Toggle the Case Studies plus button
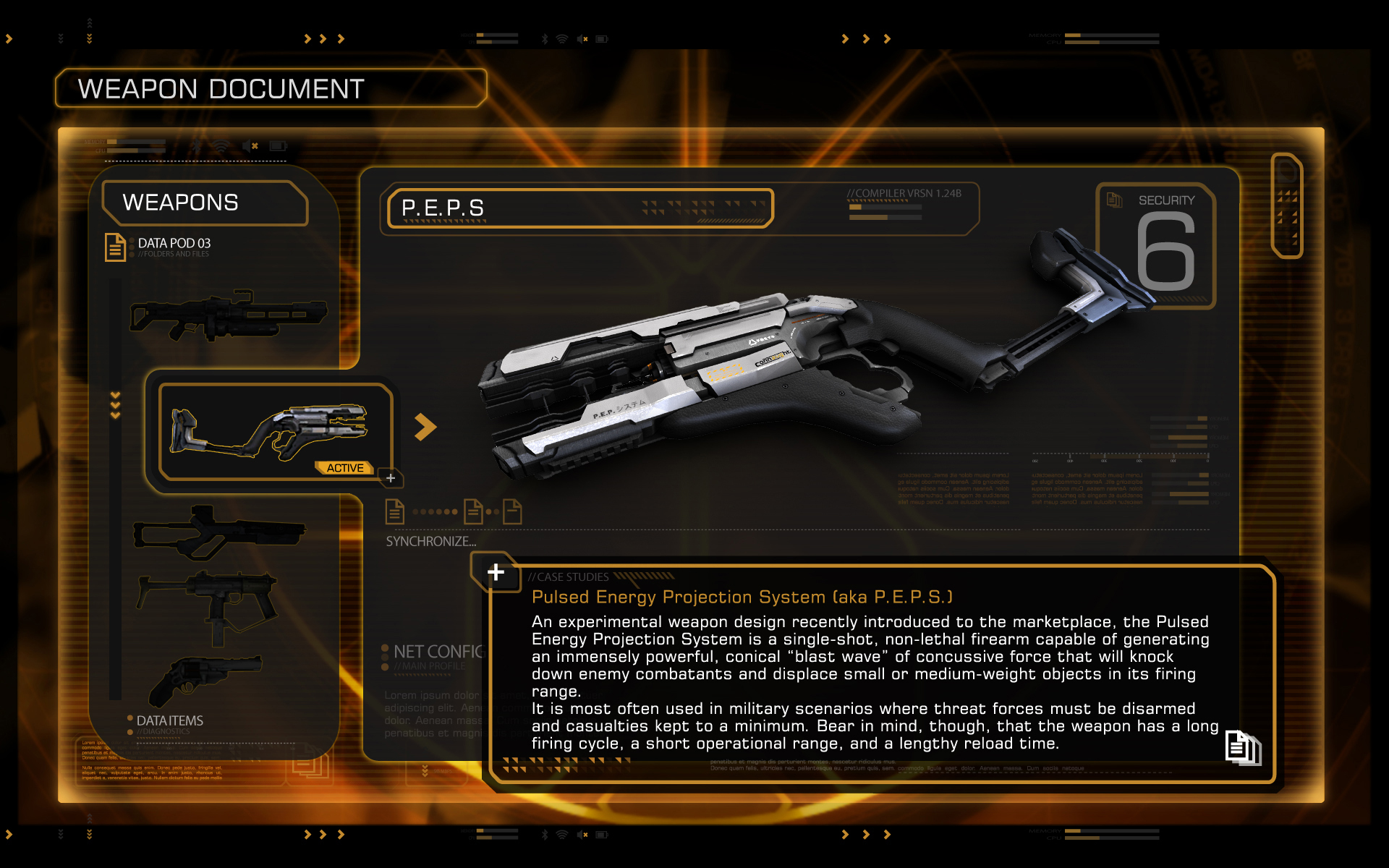The image size is (1389, 868). 496,572
